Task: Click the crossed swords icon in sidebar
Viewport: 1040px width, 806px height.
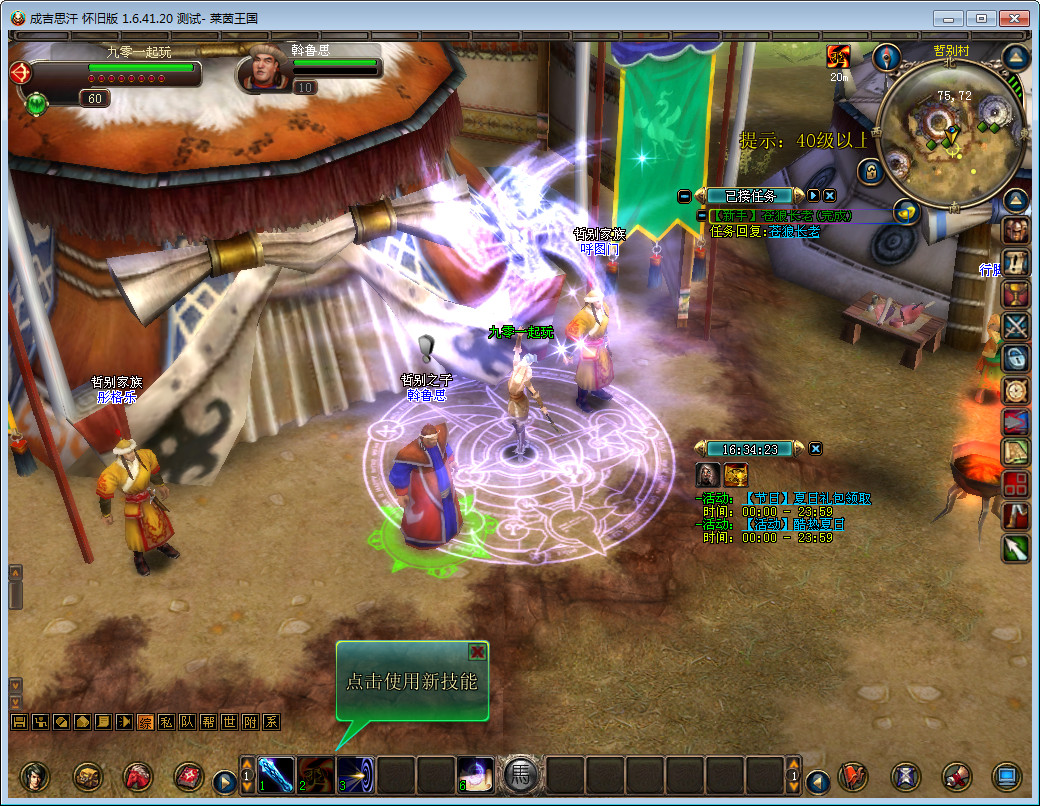Action: coord(1016,326)
